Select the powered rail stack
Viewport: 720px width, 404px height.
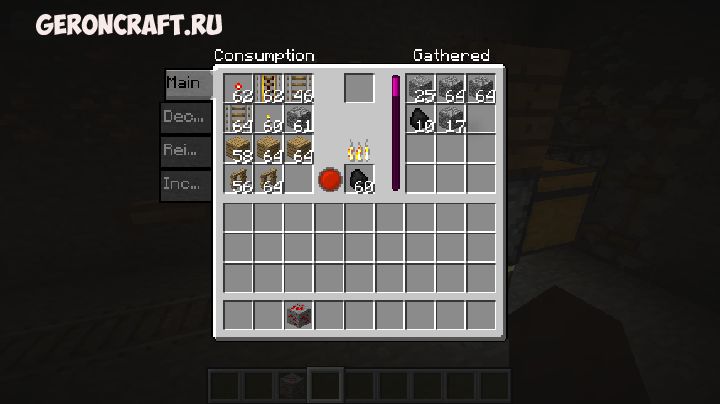[x=269, y=89]
